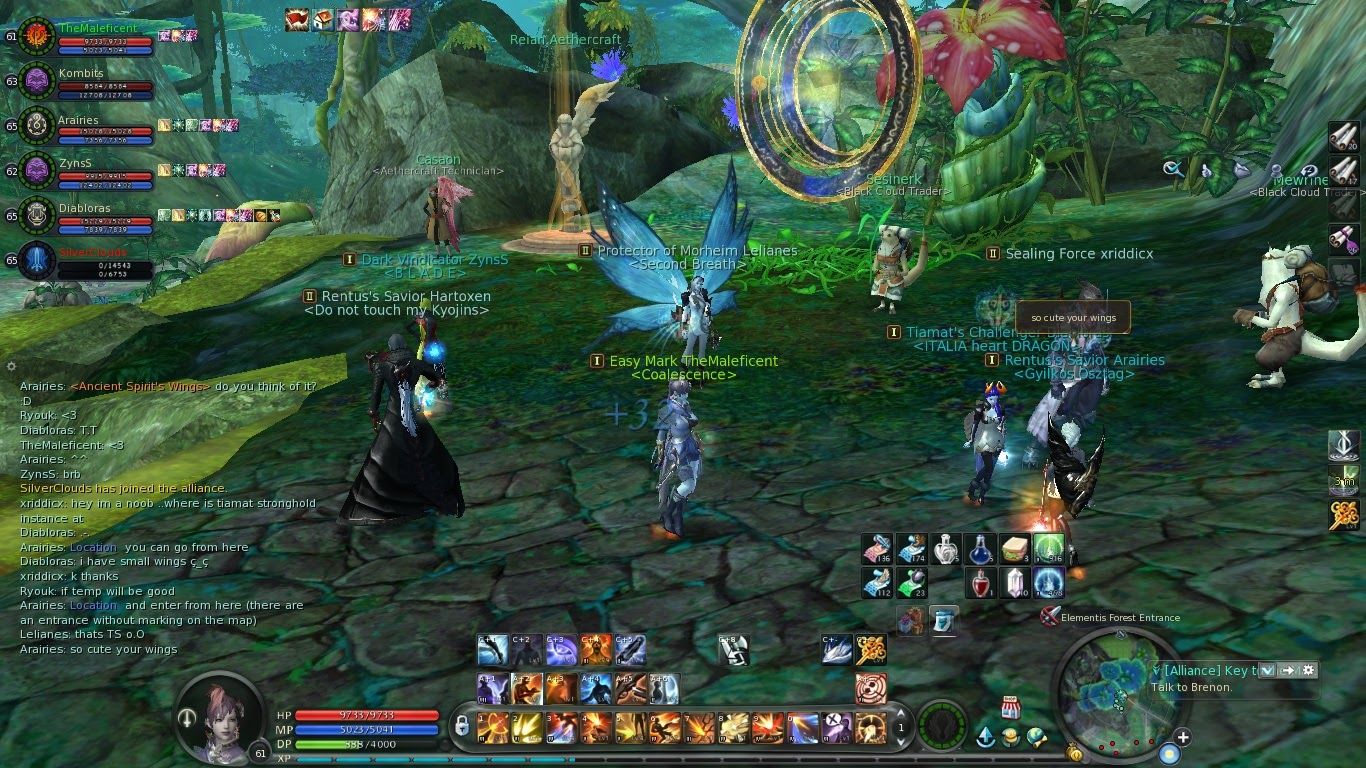The height and width of the screenshot is (768, 1366).
Task: Open the quest tracker dropdown arrow
Action: pyautogui.click(x=1268, y=670)
